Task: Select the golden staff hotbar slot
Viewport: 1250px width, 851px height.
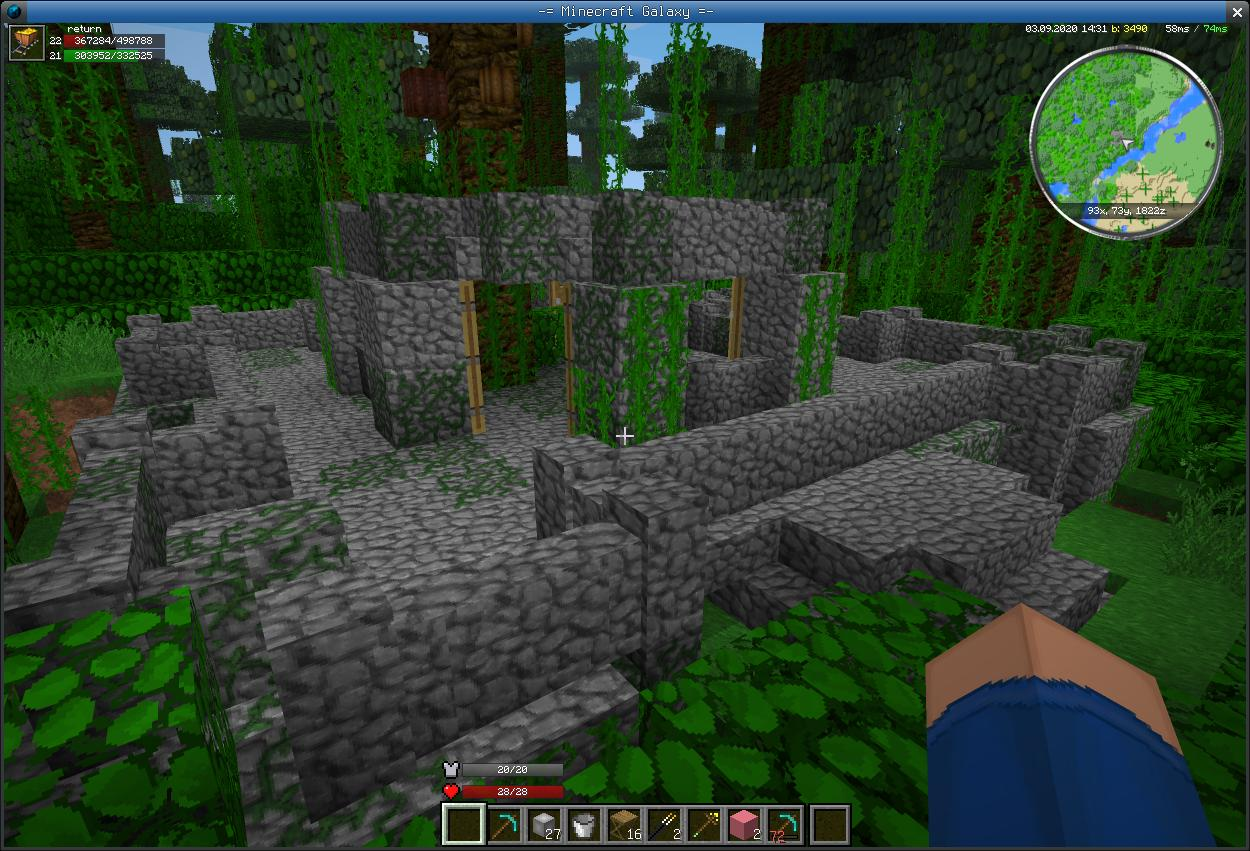Action: tap(703, 825)
